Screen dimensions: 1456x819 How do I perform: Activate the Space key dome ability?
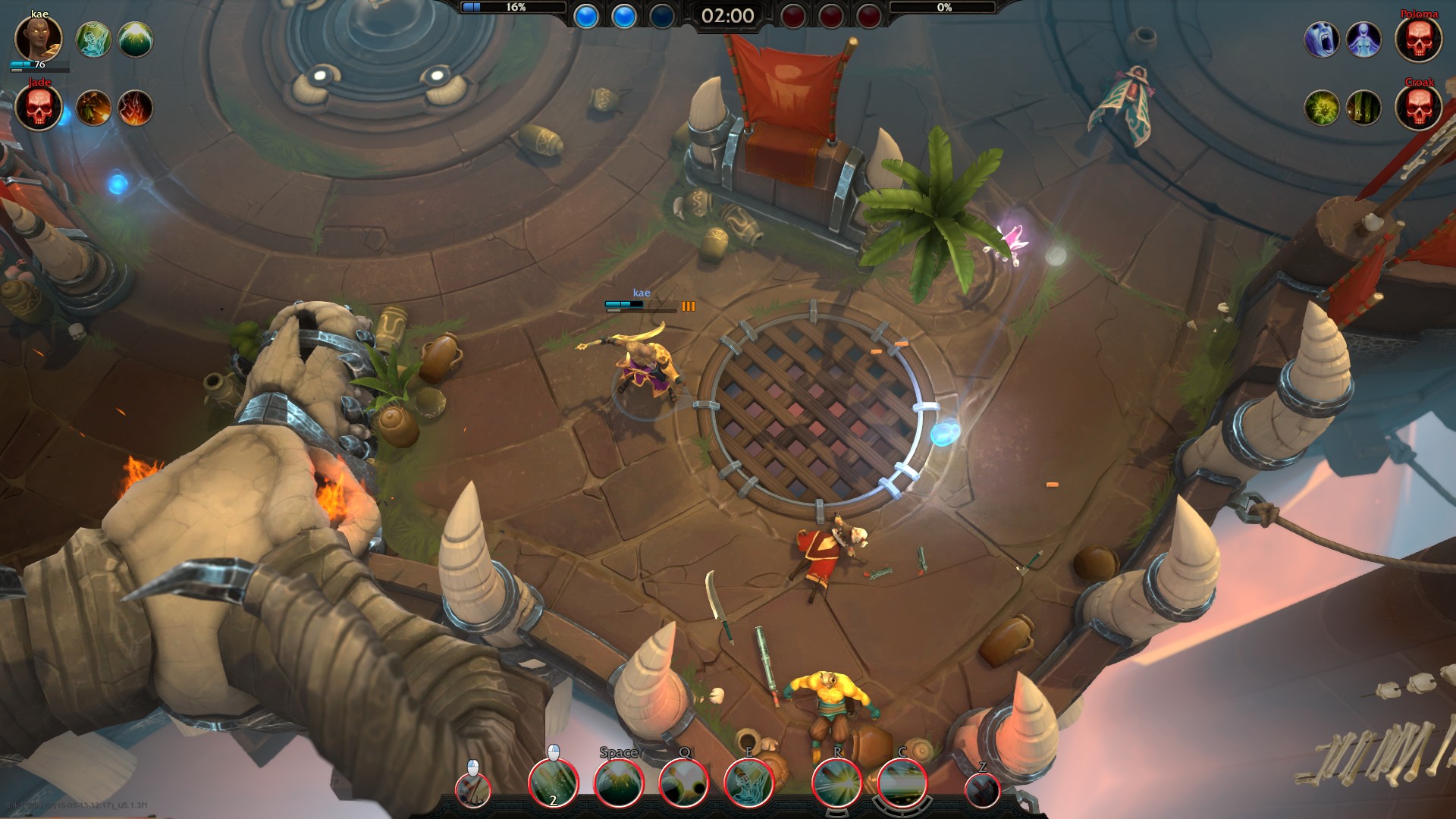pyautogui.click(x=619, y=783)
